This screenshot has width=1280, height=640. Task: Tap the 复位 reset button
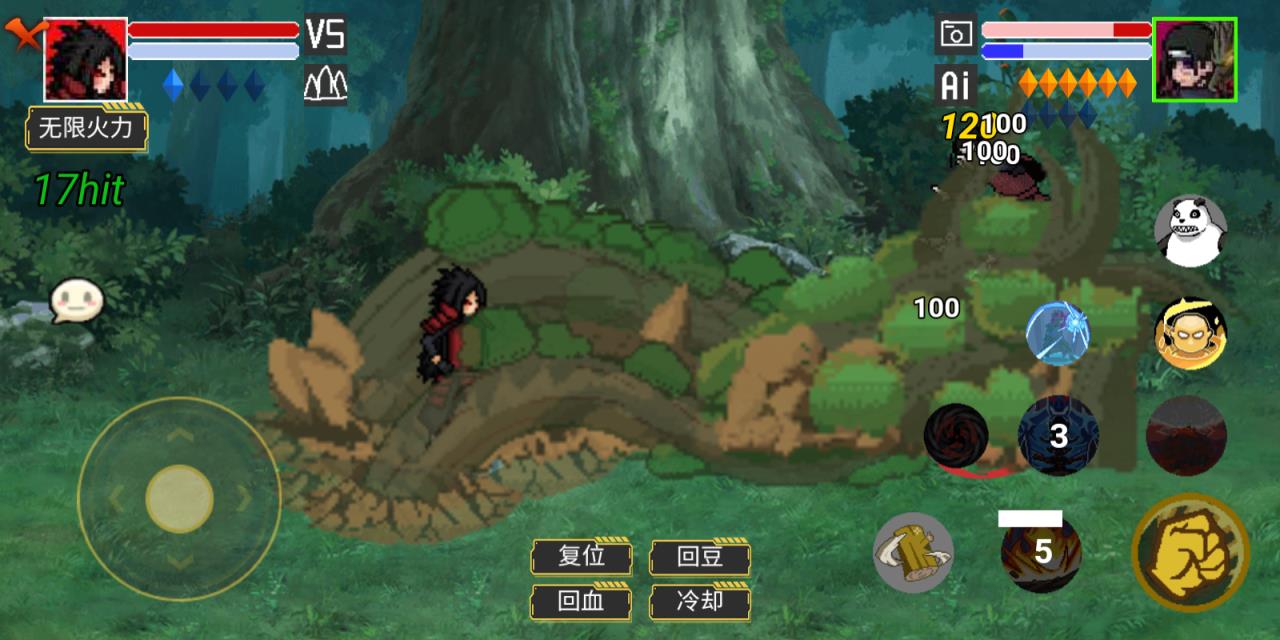coord(581,557)
